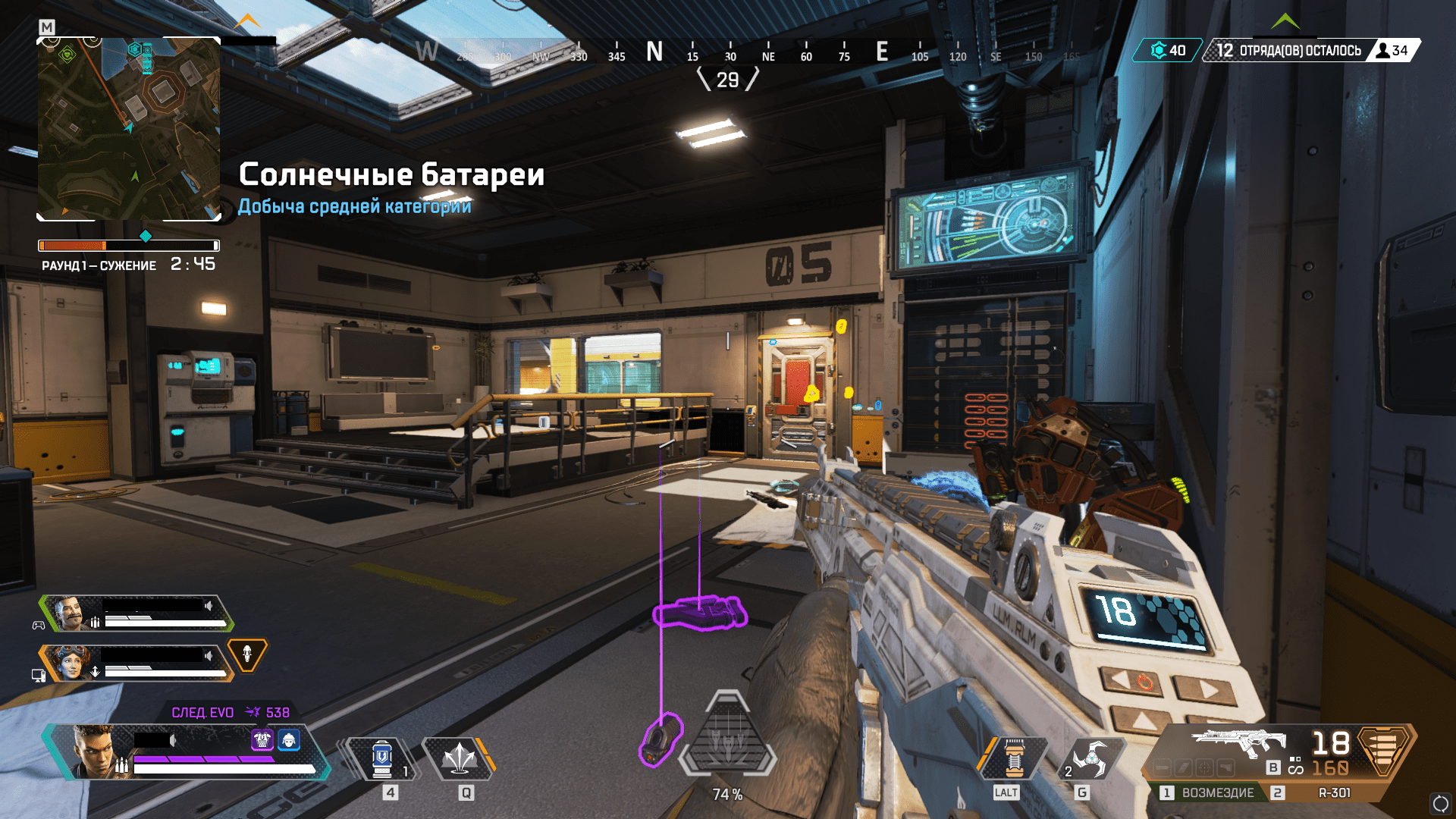This screenshot has height=819, width=1456.
Task: Click the purple armor upgrade perk icon
Action: click(262, 739)
